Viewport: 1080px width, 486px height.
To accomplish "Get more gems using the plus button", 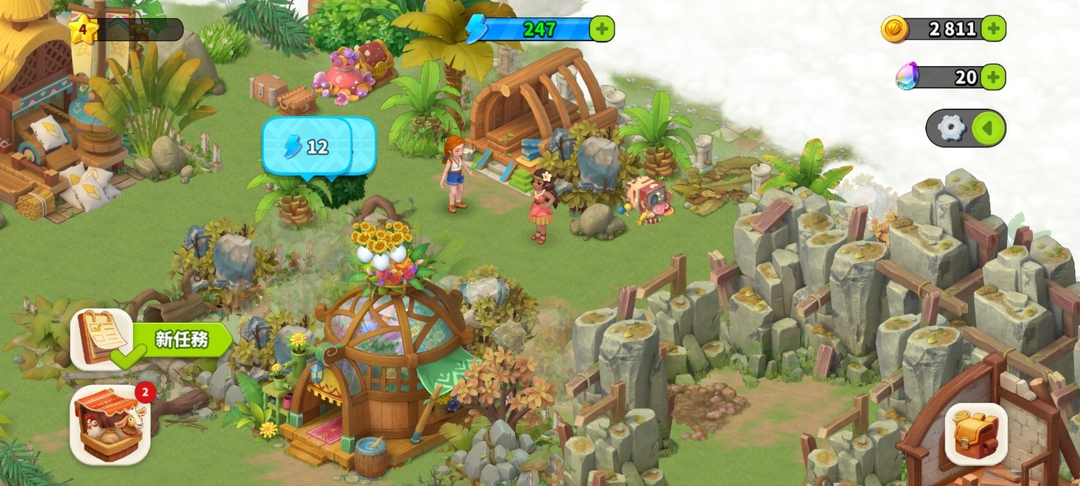I will click(x=993, y=77).
